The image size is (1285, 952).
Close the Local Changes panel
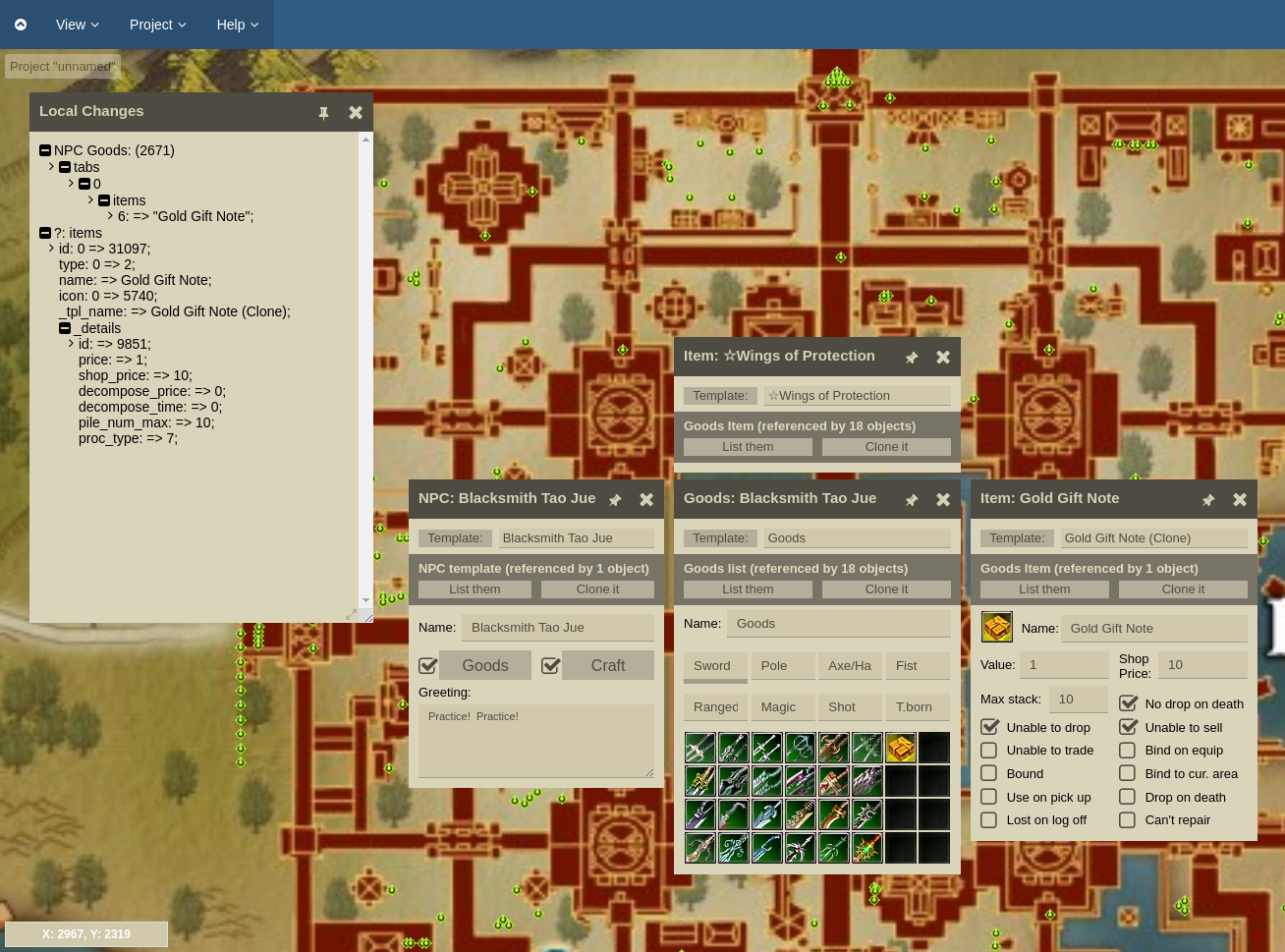[x=356, y=113]
